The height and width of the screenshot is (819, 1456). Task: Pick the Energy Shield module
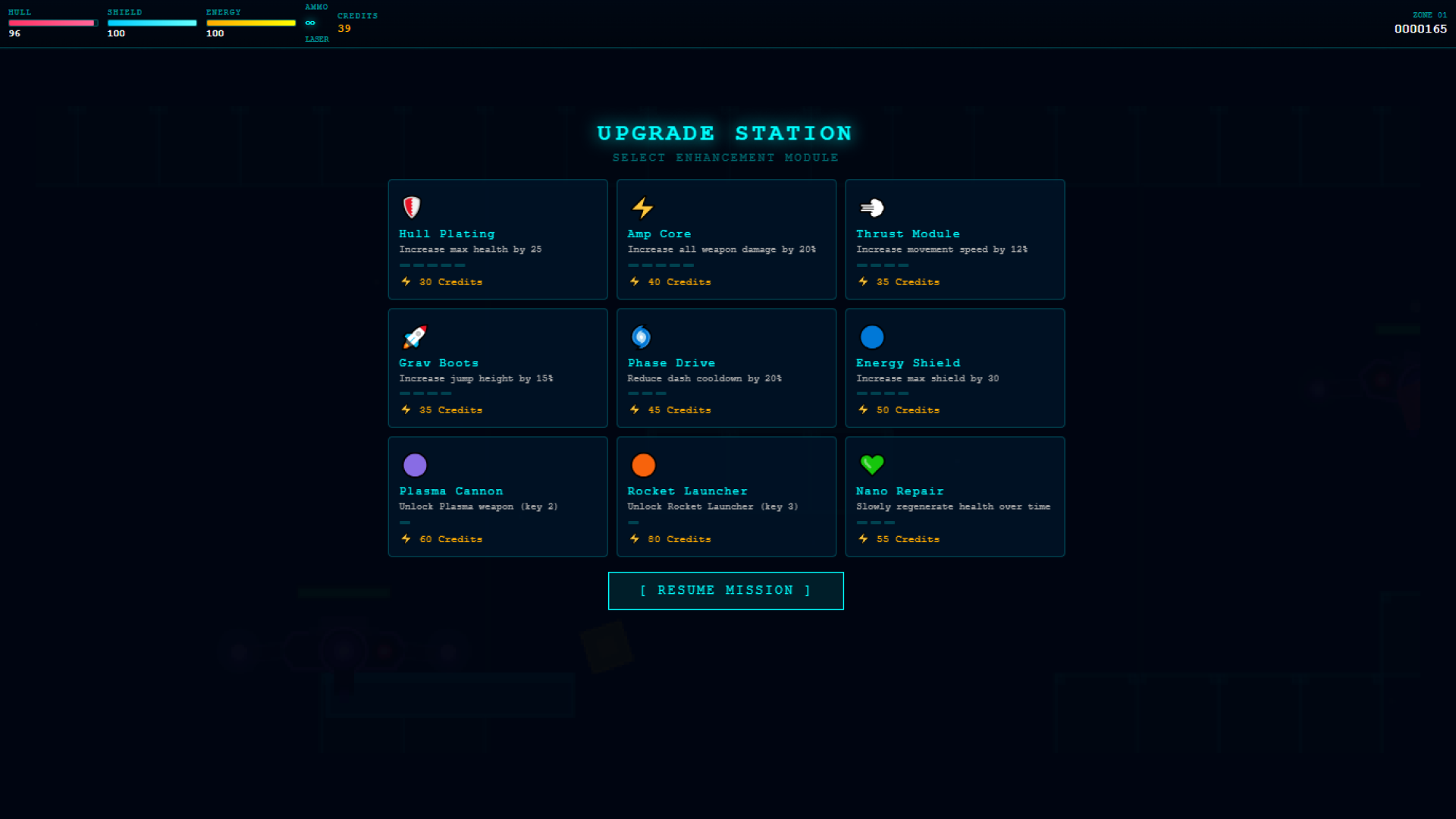[x=954, y=368]
